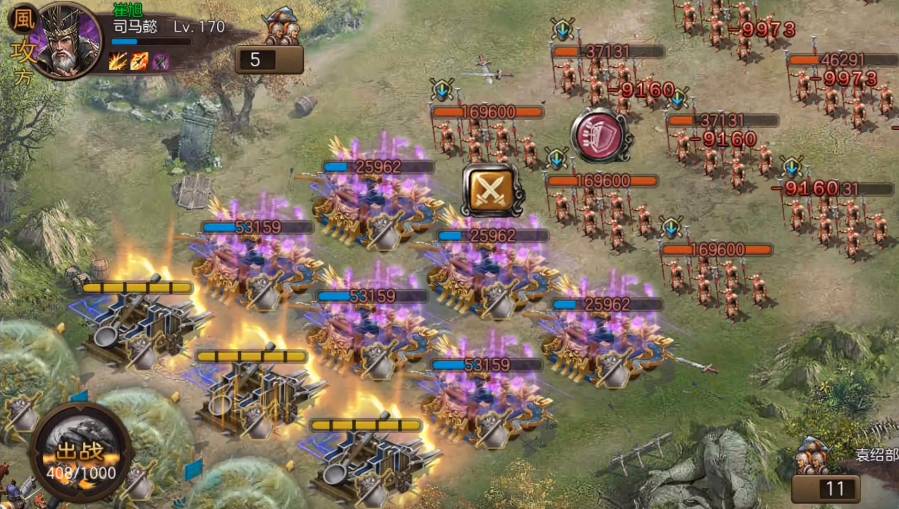
Task: Tap the 出战 deploy button
Action: click(x=80, y=453)
